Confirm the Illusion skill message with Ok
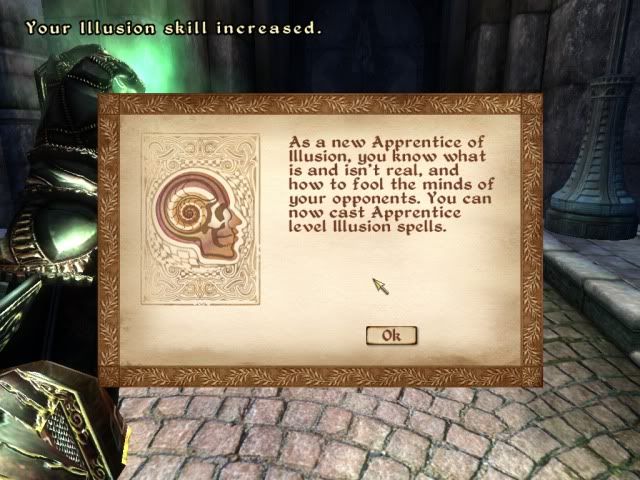 391,335
